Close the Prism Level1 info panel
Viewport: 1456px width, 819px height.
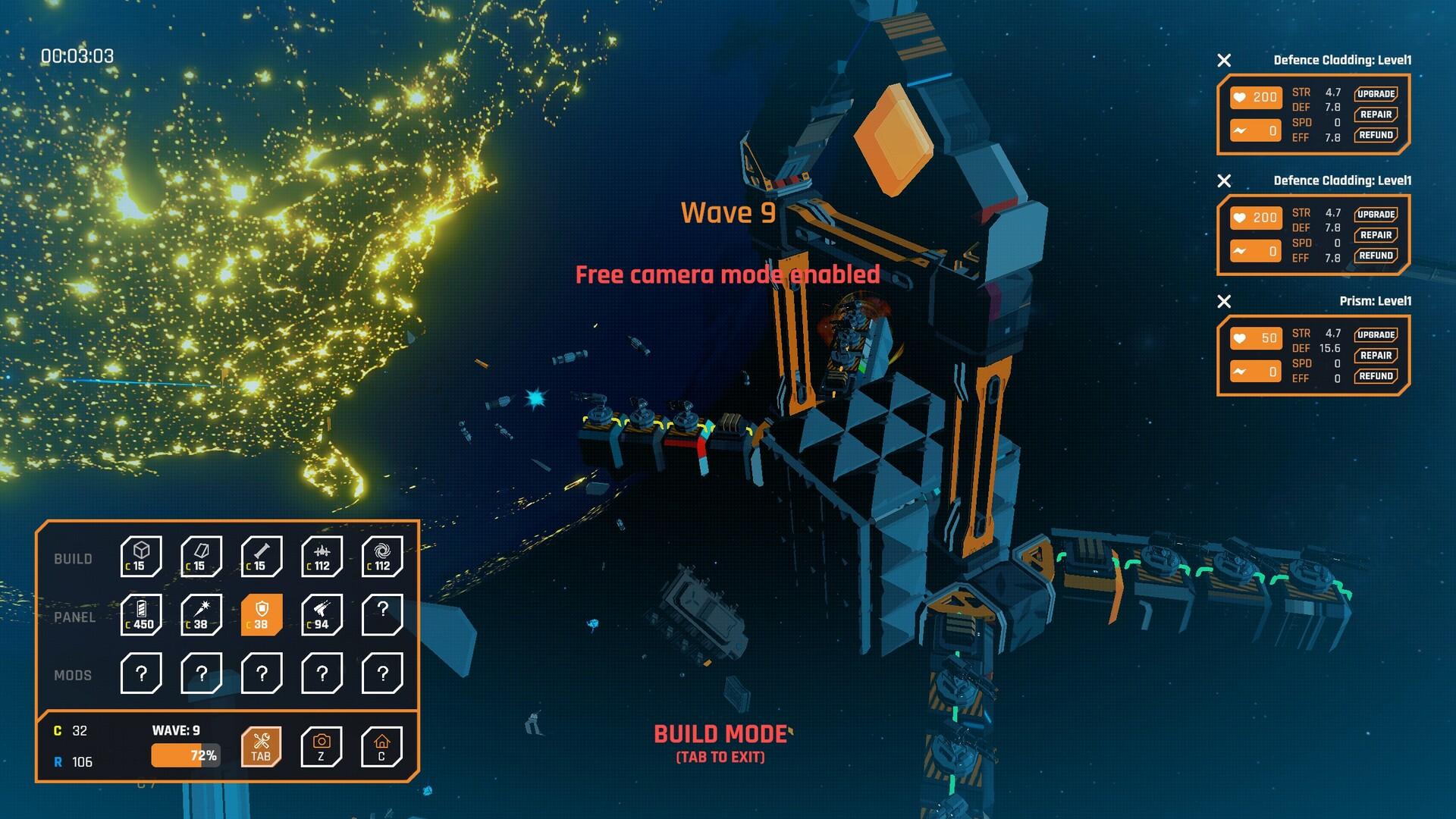[1224, 302]
